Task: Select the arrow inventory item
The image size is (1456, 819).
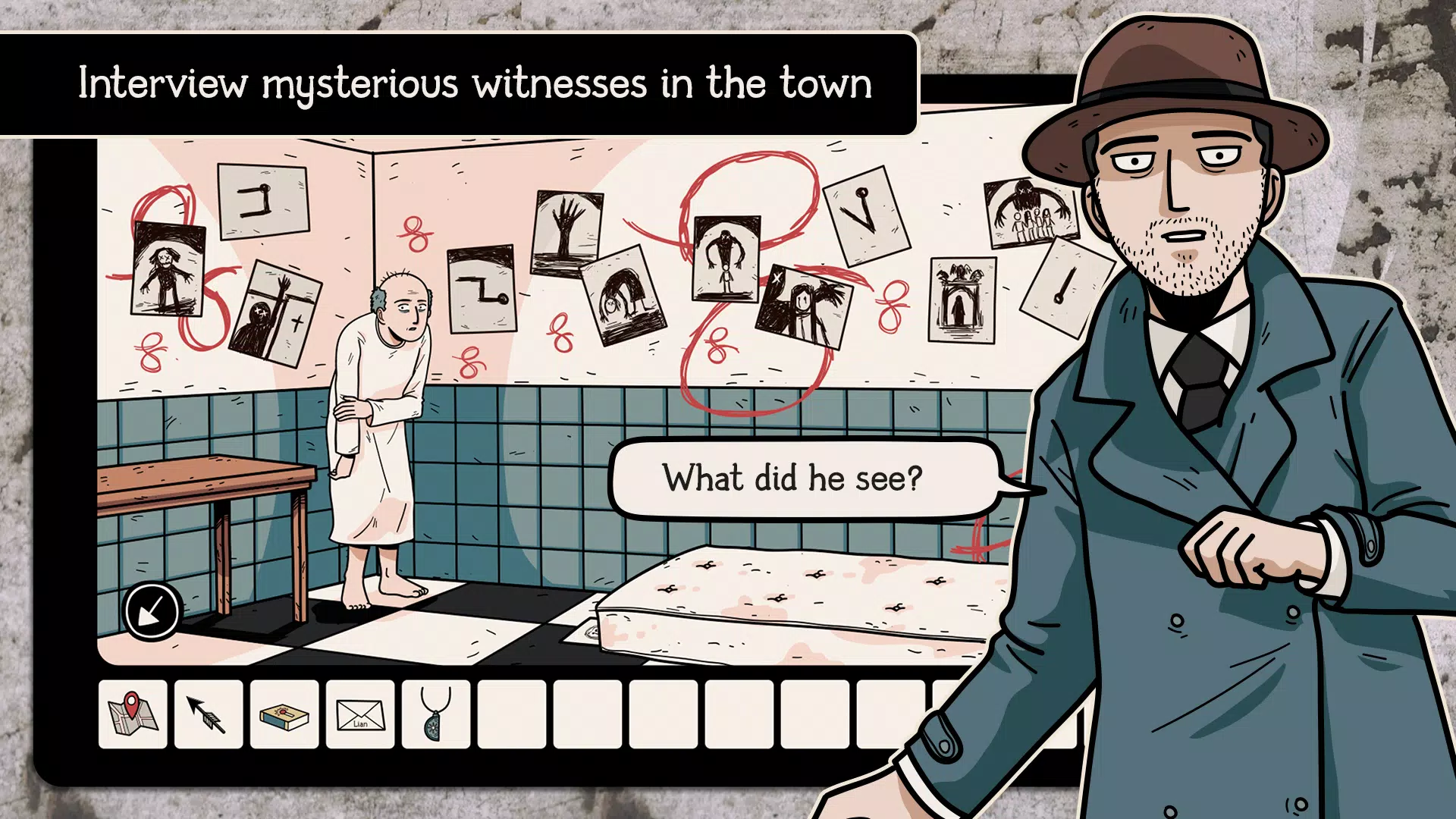Action: 209,714
